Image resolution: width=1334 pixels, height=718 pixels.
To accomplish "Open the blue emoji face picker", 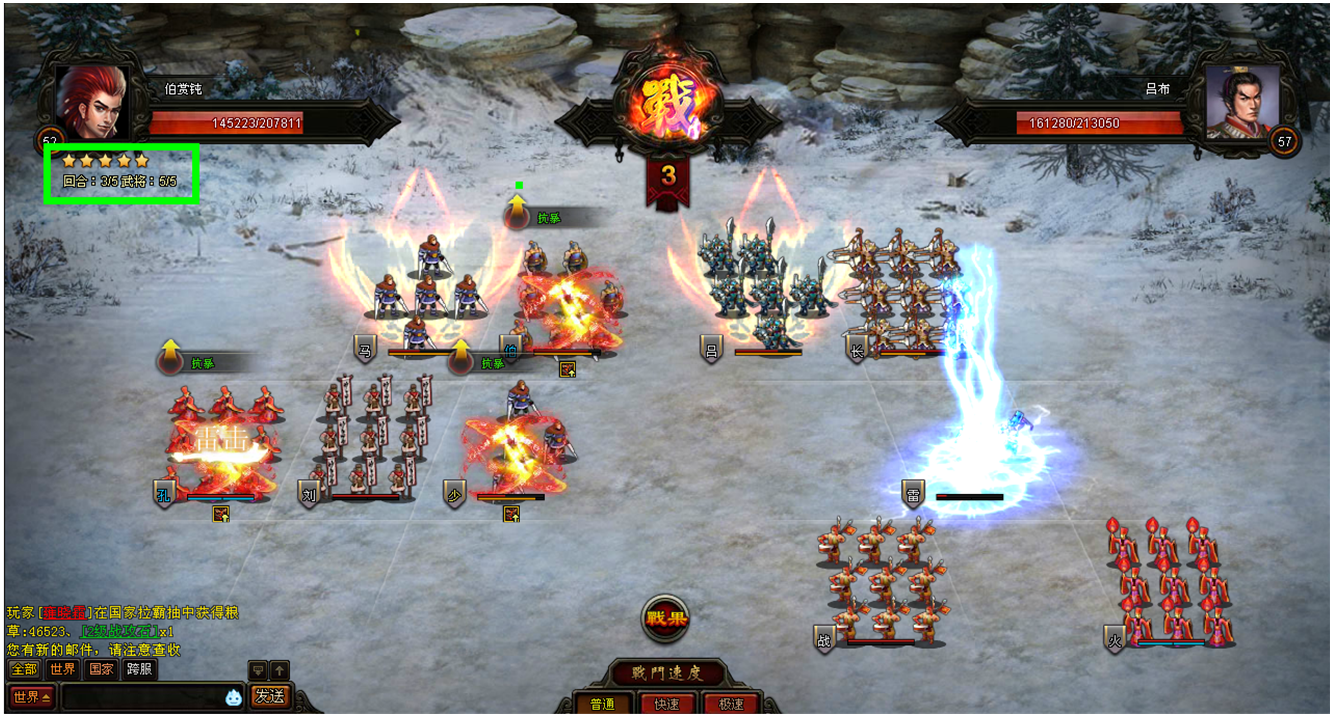I will tap(233, 697).
